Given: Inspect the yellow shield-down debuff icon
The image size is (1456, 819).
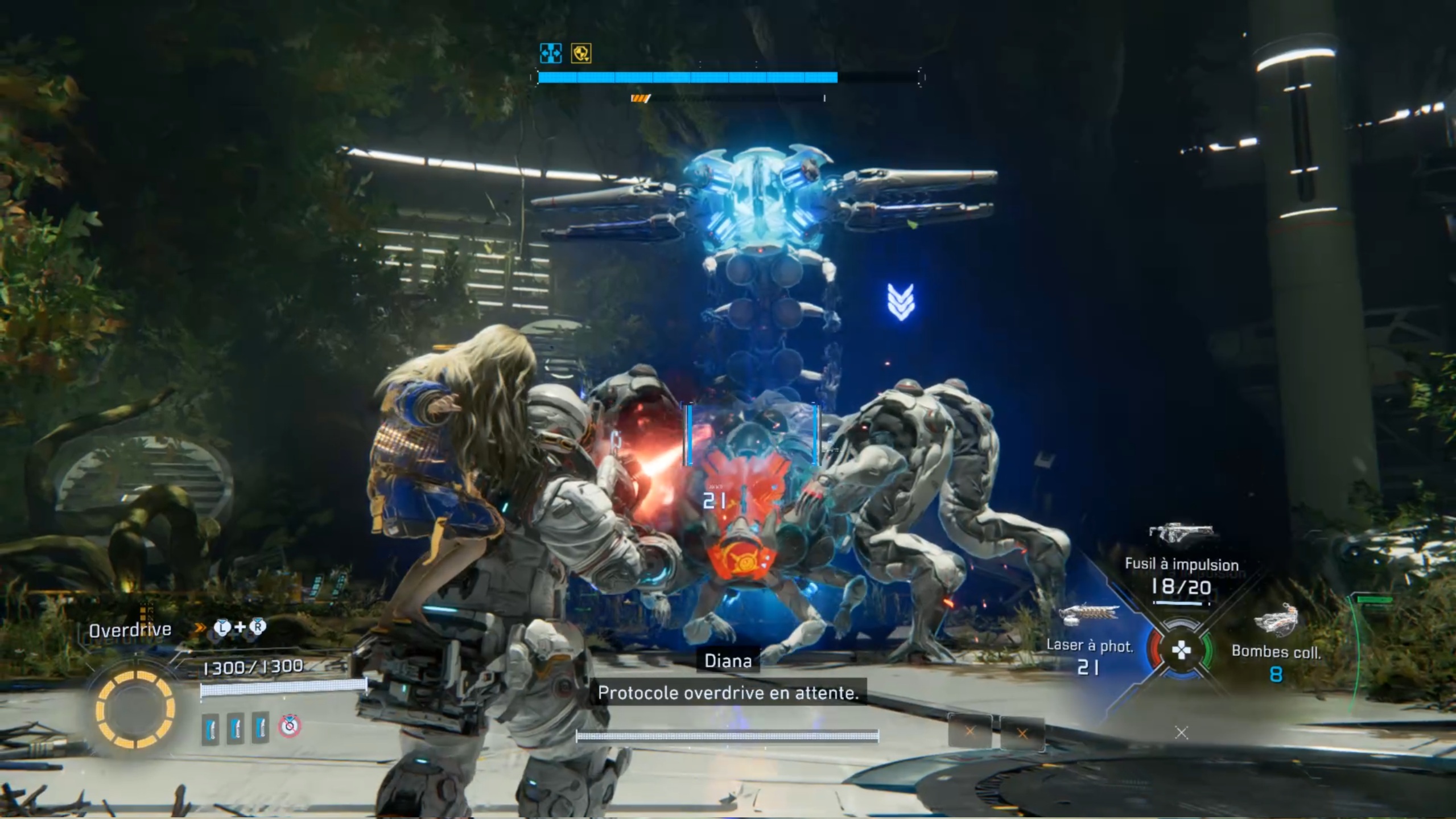Looking at the screenshot, I should 581,53.
